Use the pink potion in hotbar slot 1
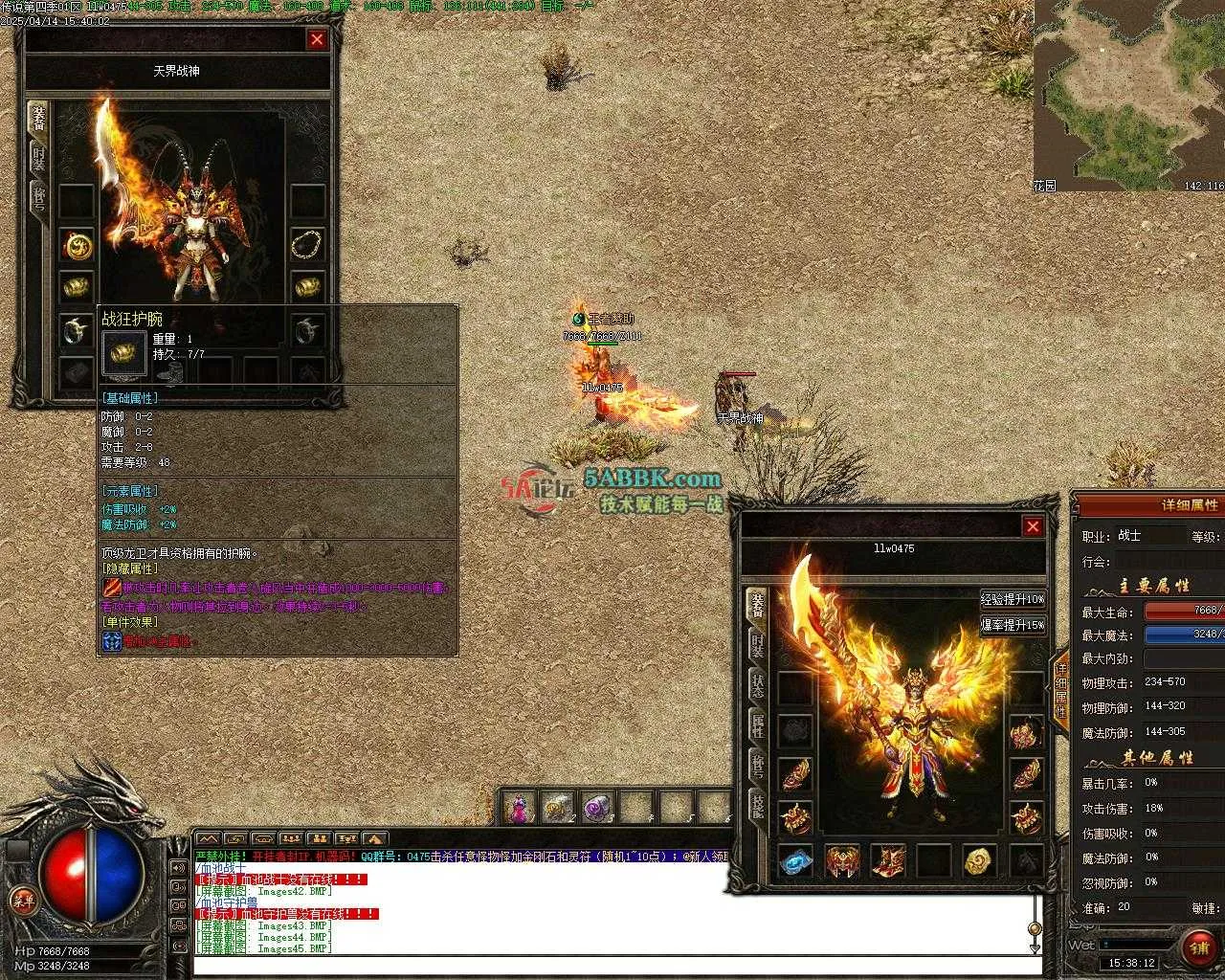The image size is (1225, 980). click(518, 809)
